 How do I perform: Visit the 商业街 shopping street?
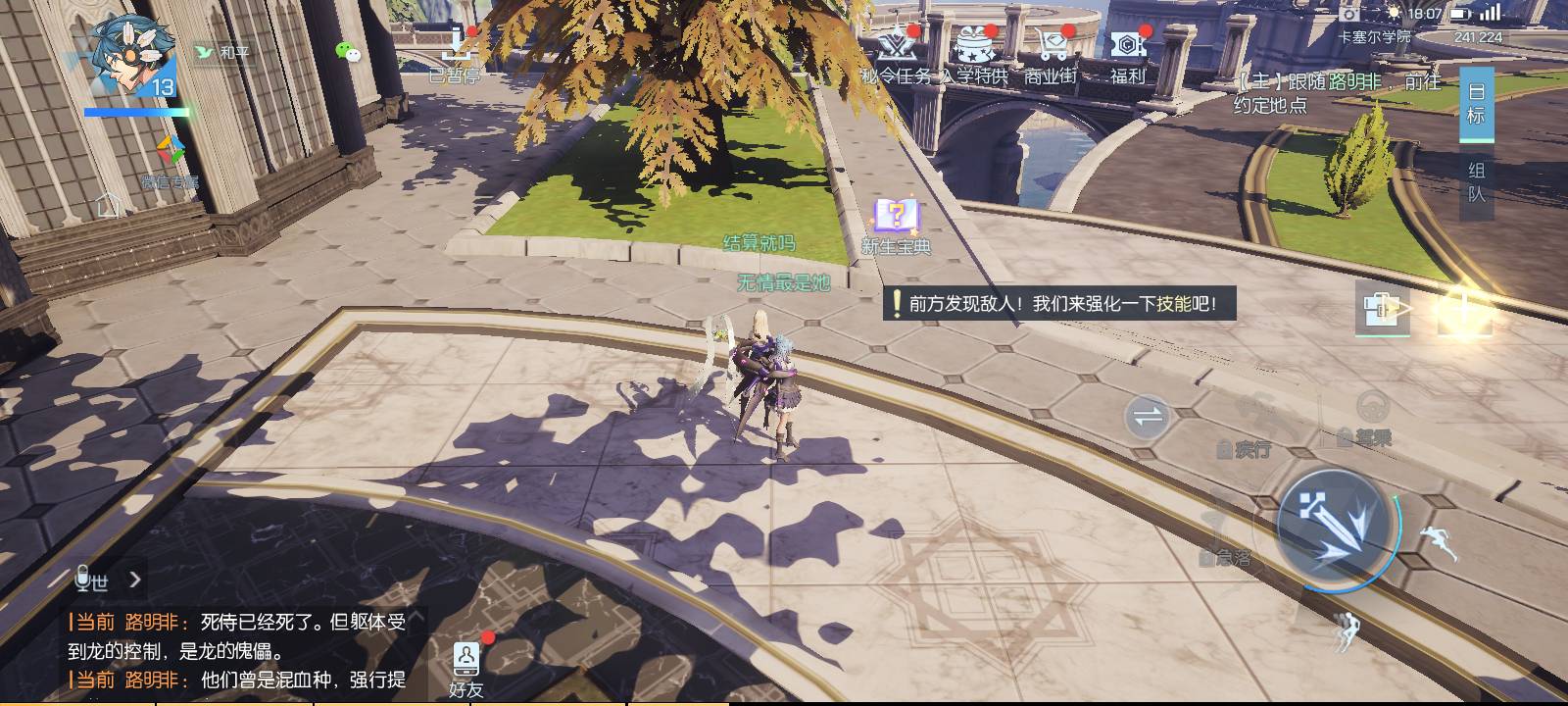click(1051, 55)
